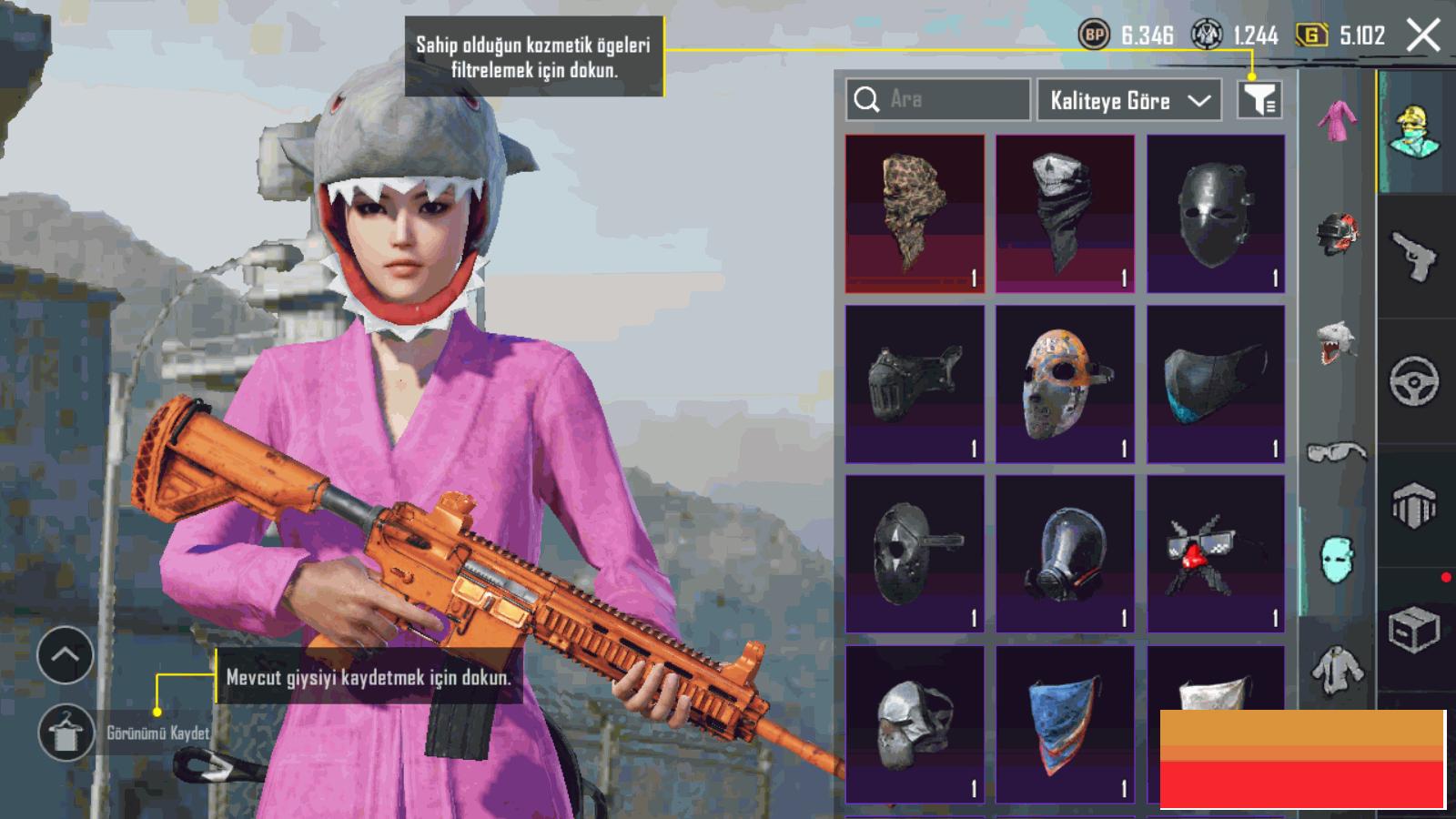Viewport: 1456px width, 819px height.
Task: Choose the blue bandana mask
Action: (1065, 724)
